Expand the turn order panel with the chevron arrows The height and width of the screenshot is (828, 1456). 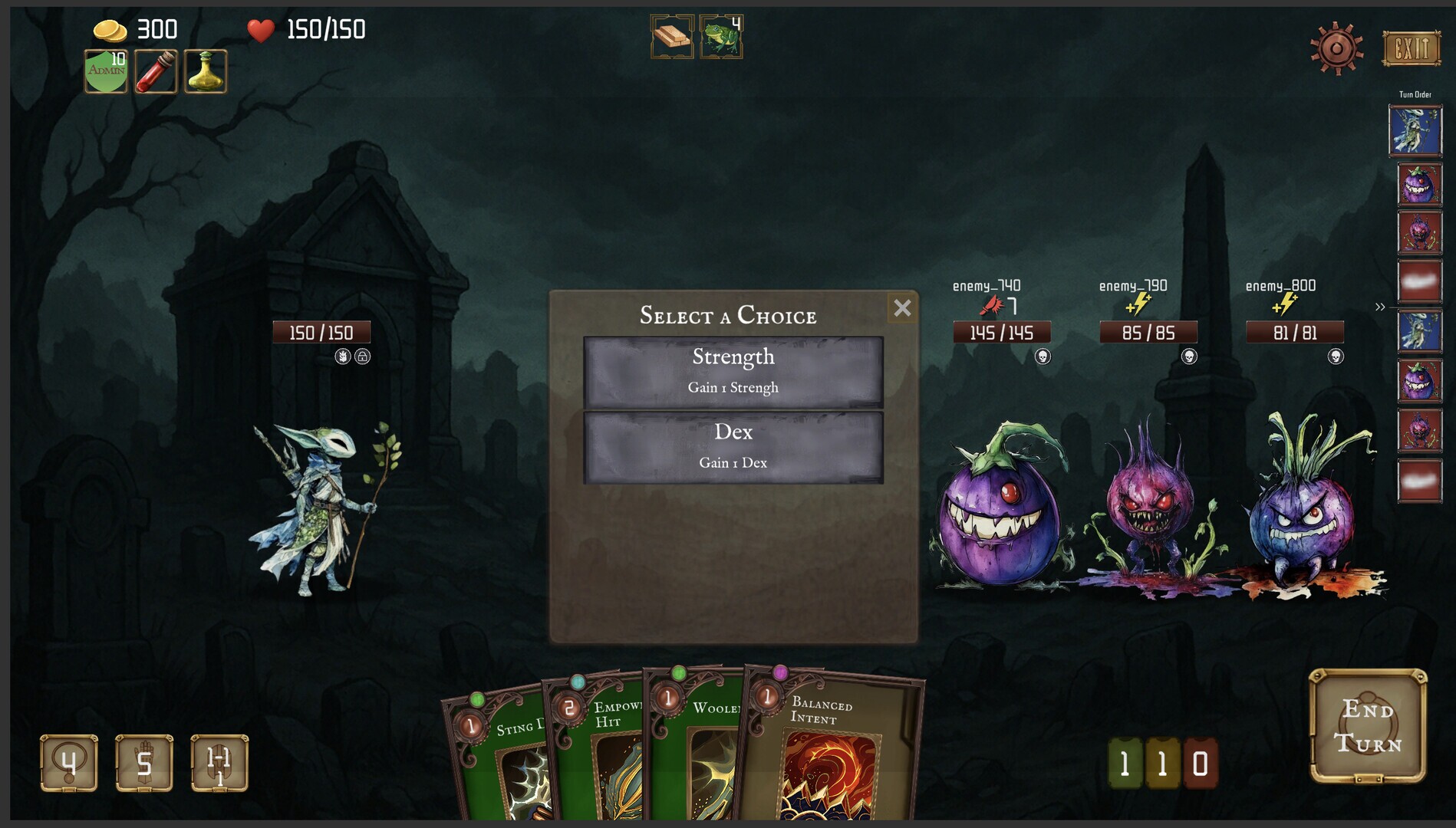(x=1380, y=306)
